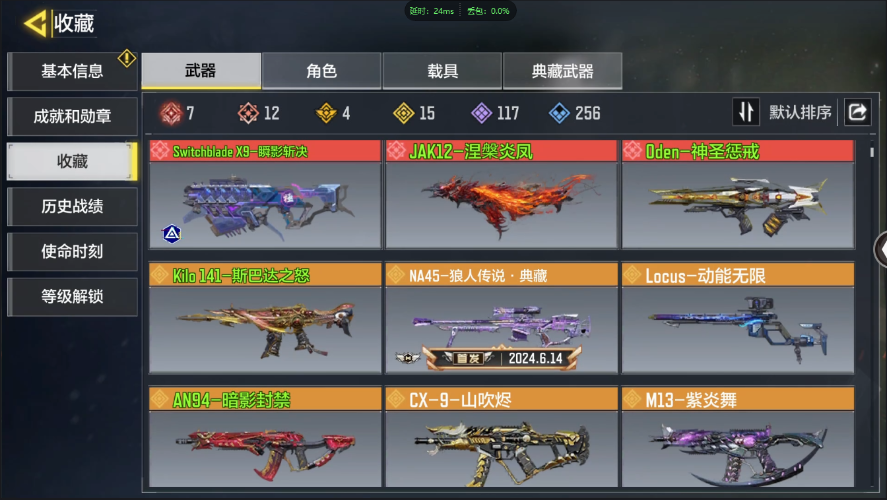The image size is (887, 500).
Task: Select the 历史战绩 menu entry
Action: pyautogui.click(x=71, y=206)
